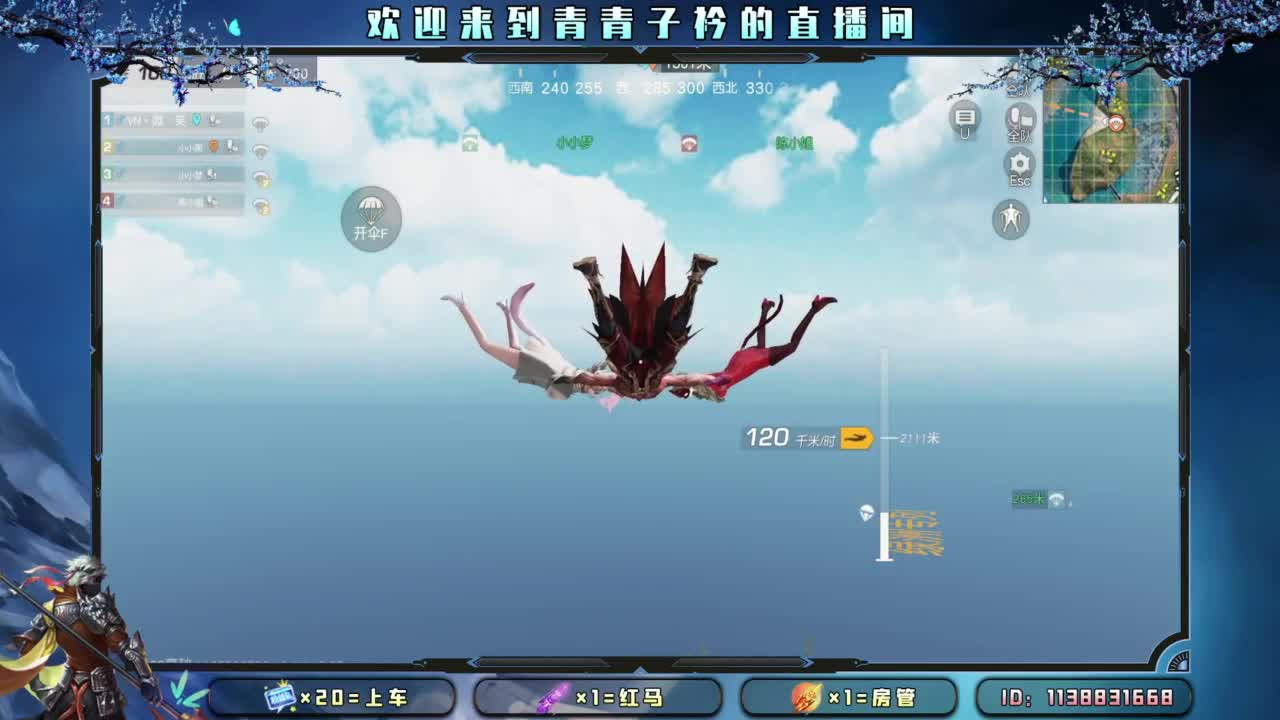
Task: Select the skydiving posture figure icon
Action: (x=1010, y=221)
